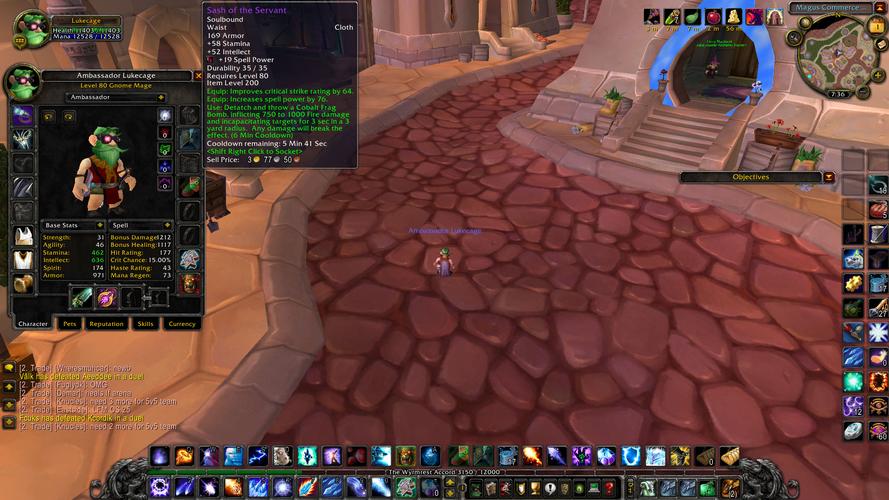Viewport: 889px width, 500px height.
Task: Open the Base Stats category dropdown
Action: pyautogui.click(x=101, y=225)
